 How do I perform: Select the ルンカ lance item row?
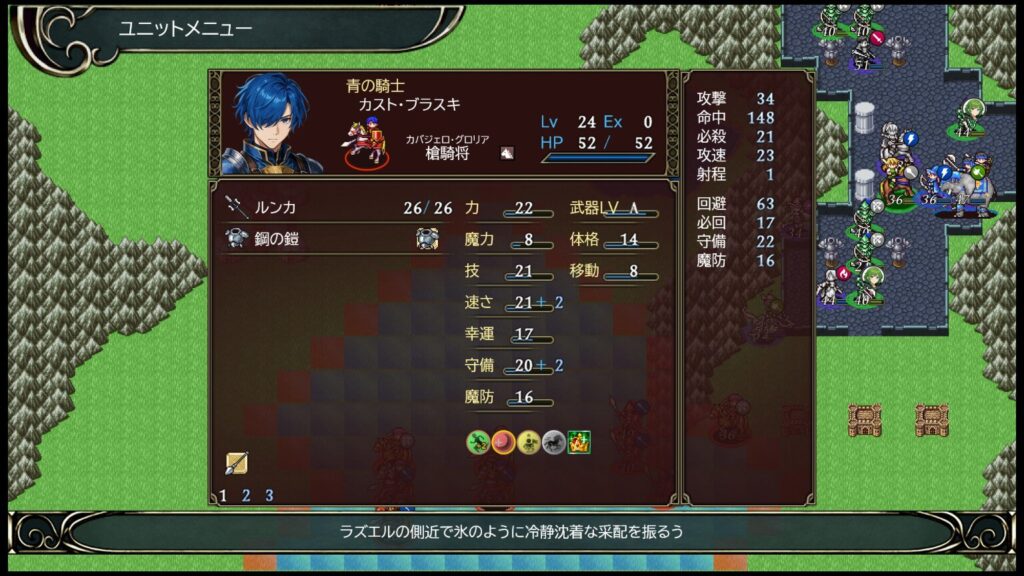(x=330, y=208)
